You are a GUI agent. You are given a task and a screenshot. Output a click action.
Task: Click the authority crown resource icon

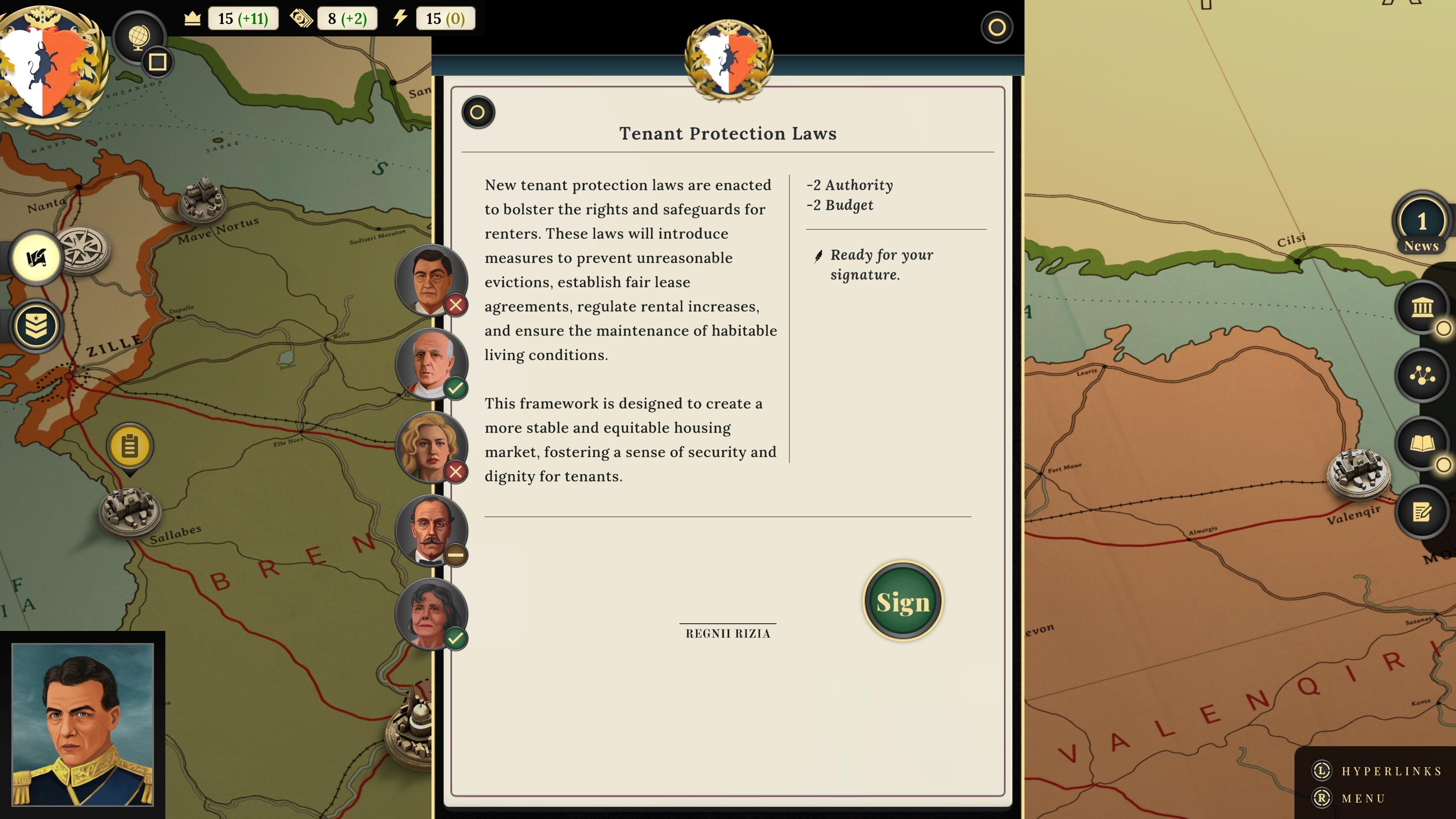(x=192, y=19)
